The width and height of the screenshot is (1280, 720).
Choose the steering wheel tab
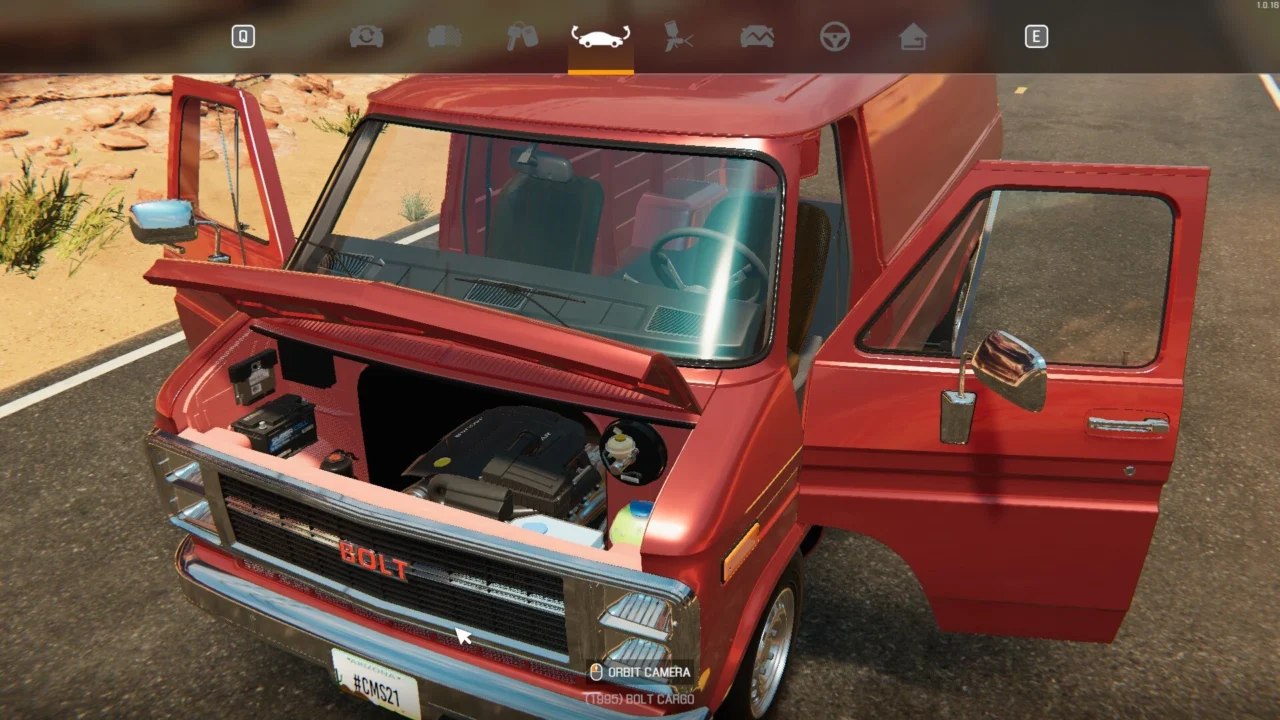pos(835,37)
